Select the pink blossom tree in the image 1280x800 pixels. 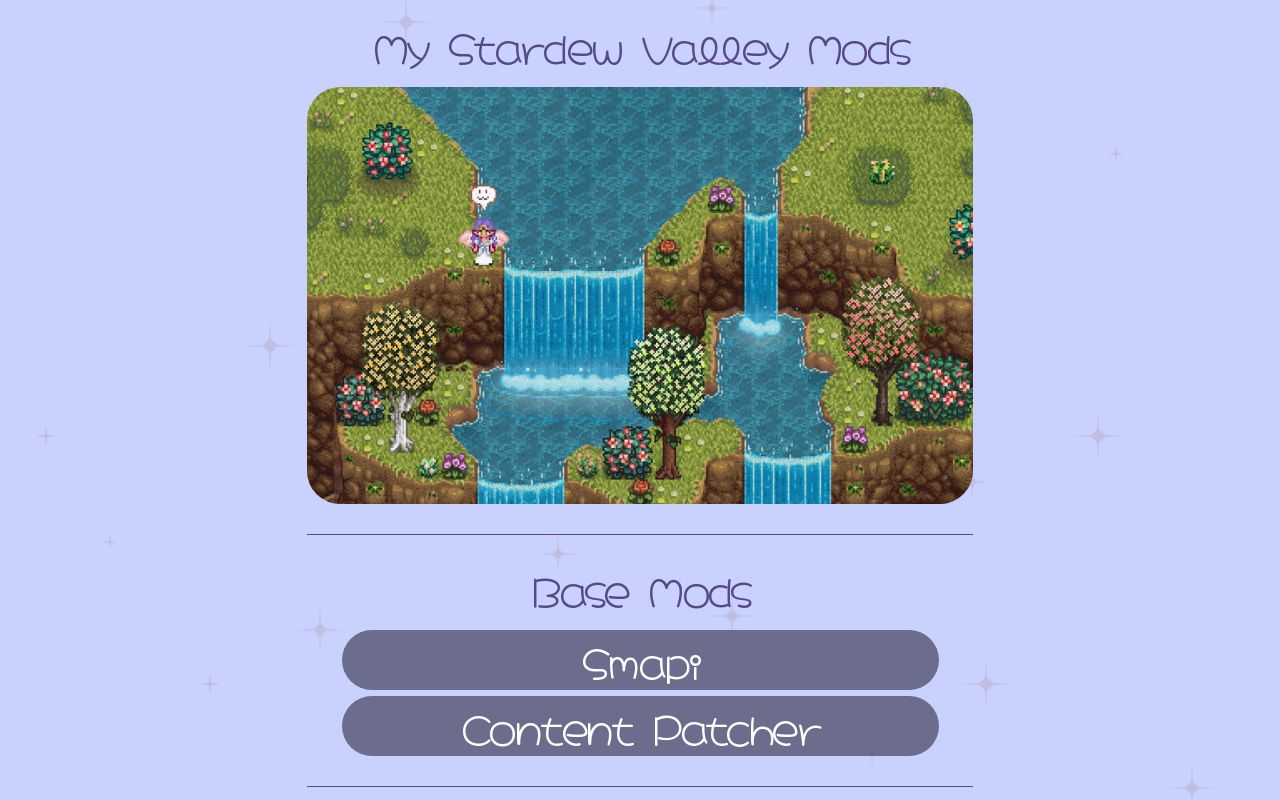pyautogui.click(x=878, y=330)
